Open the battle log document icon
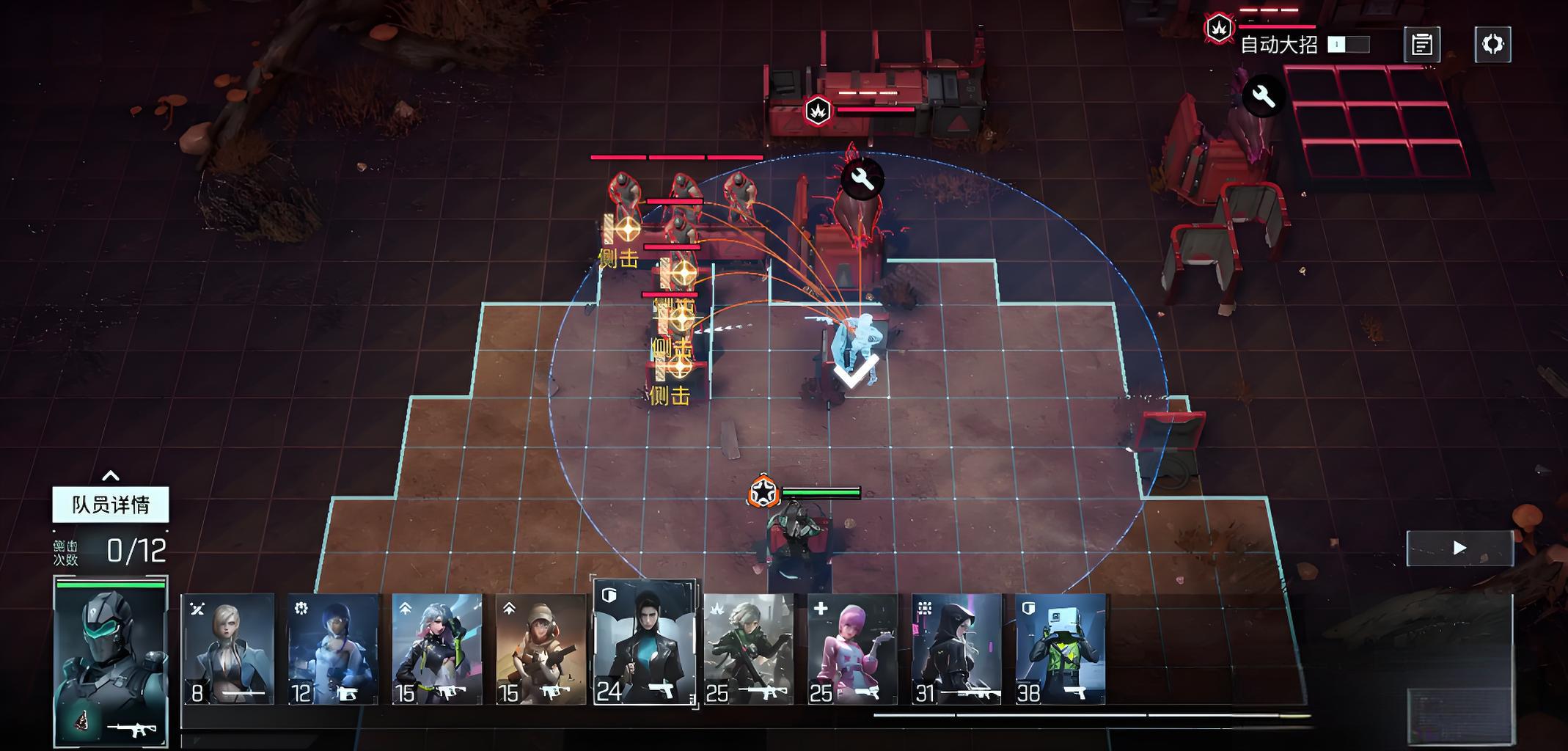 pyautogui.click(x=1421, y=45)
